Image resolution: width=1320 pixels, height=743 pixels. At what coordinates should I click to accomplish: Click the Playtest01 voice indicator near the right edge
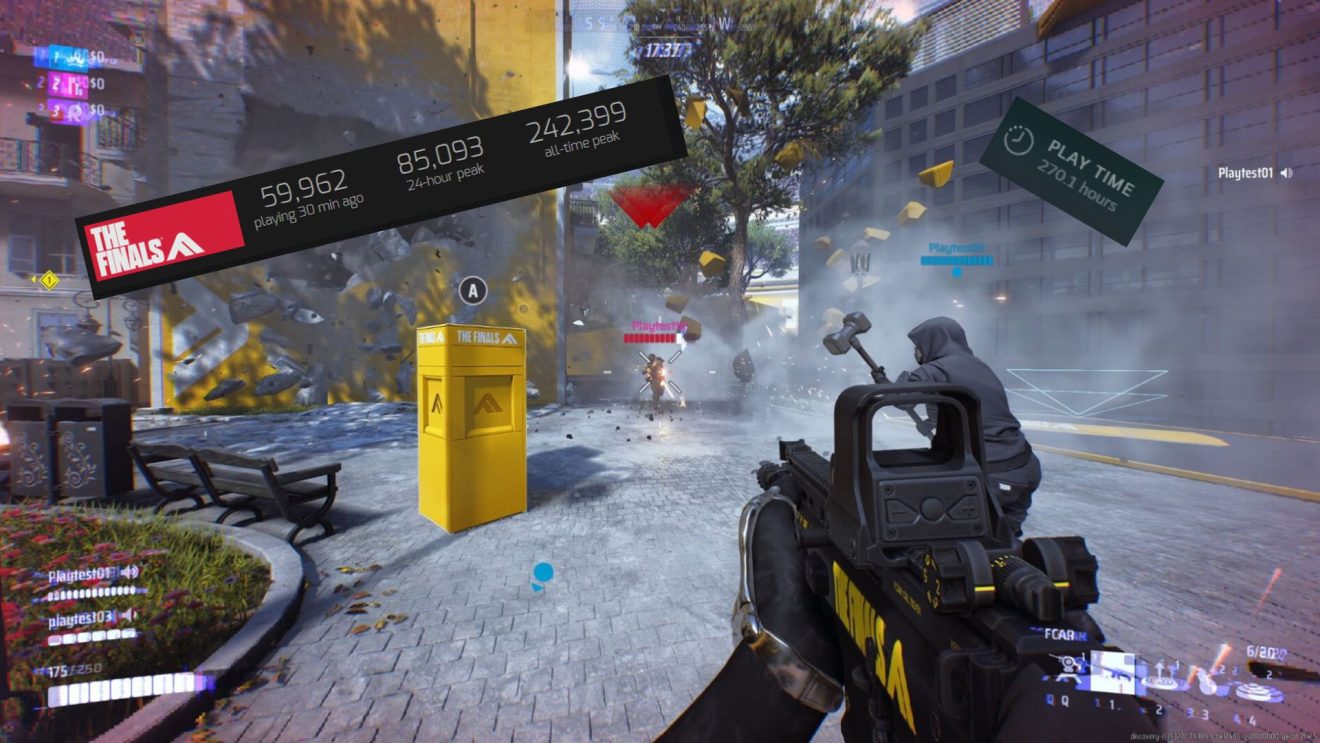pos(1285,173)
